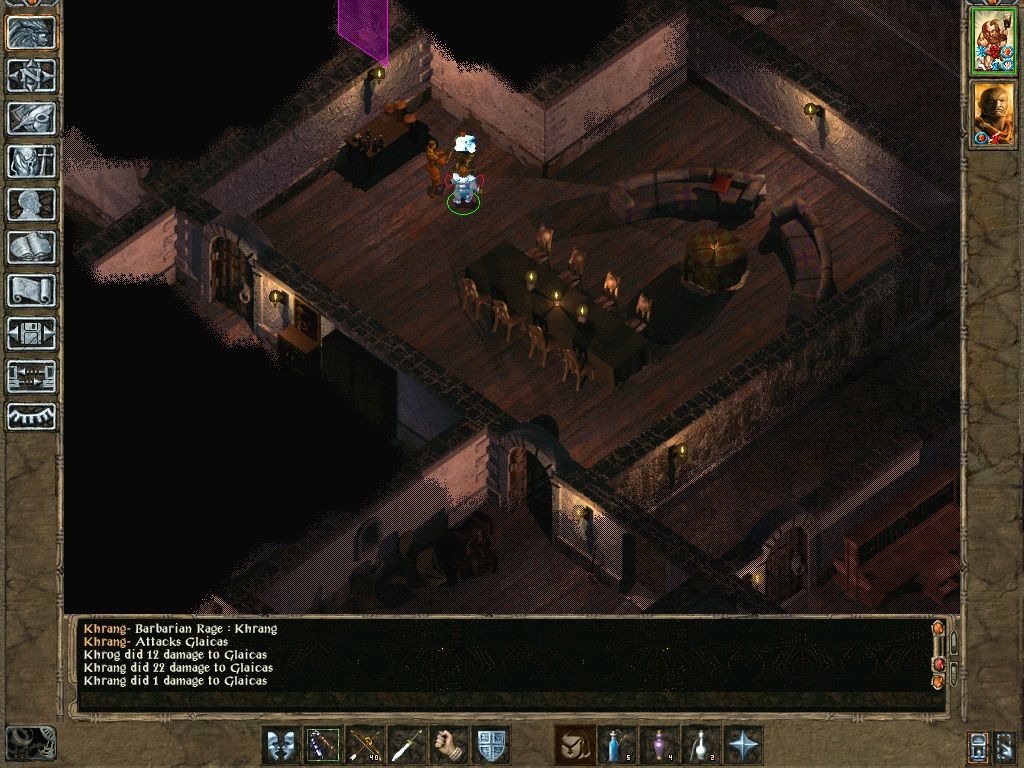
Task: Open the character record (head silhouette) button
Action: 32,204
